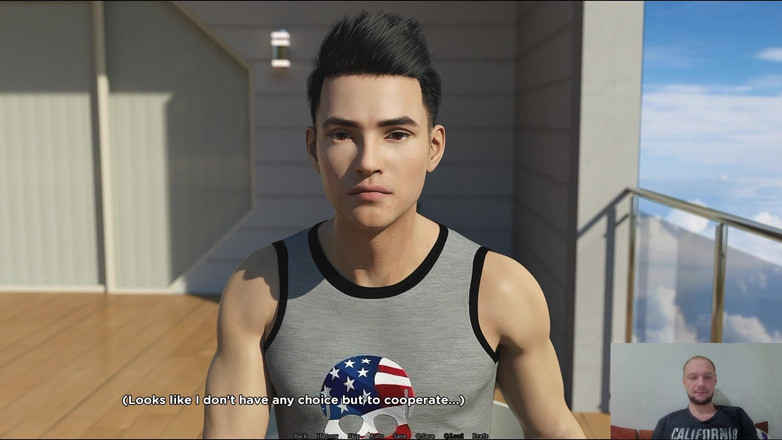Turn on Auto-advance mode

[376, 436]
